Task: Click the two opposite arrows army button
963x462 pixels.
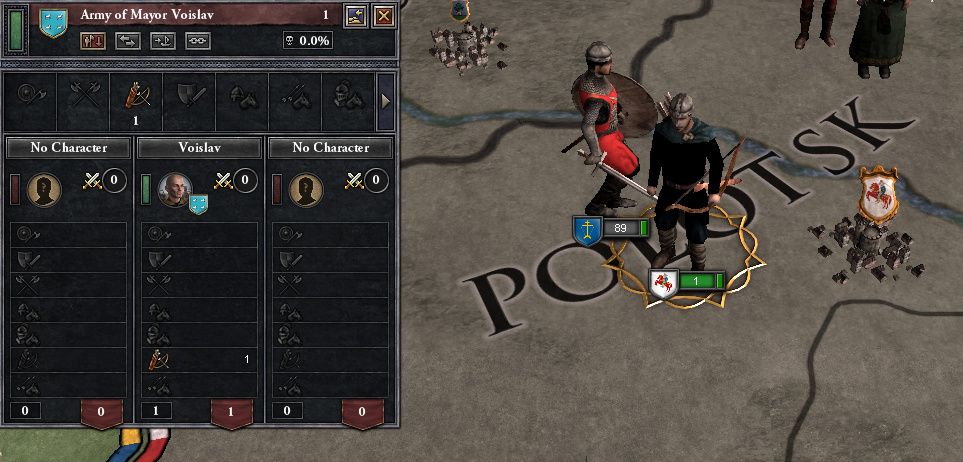Action: click(x=127, y=41)
